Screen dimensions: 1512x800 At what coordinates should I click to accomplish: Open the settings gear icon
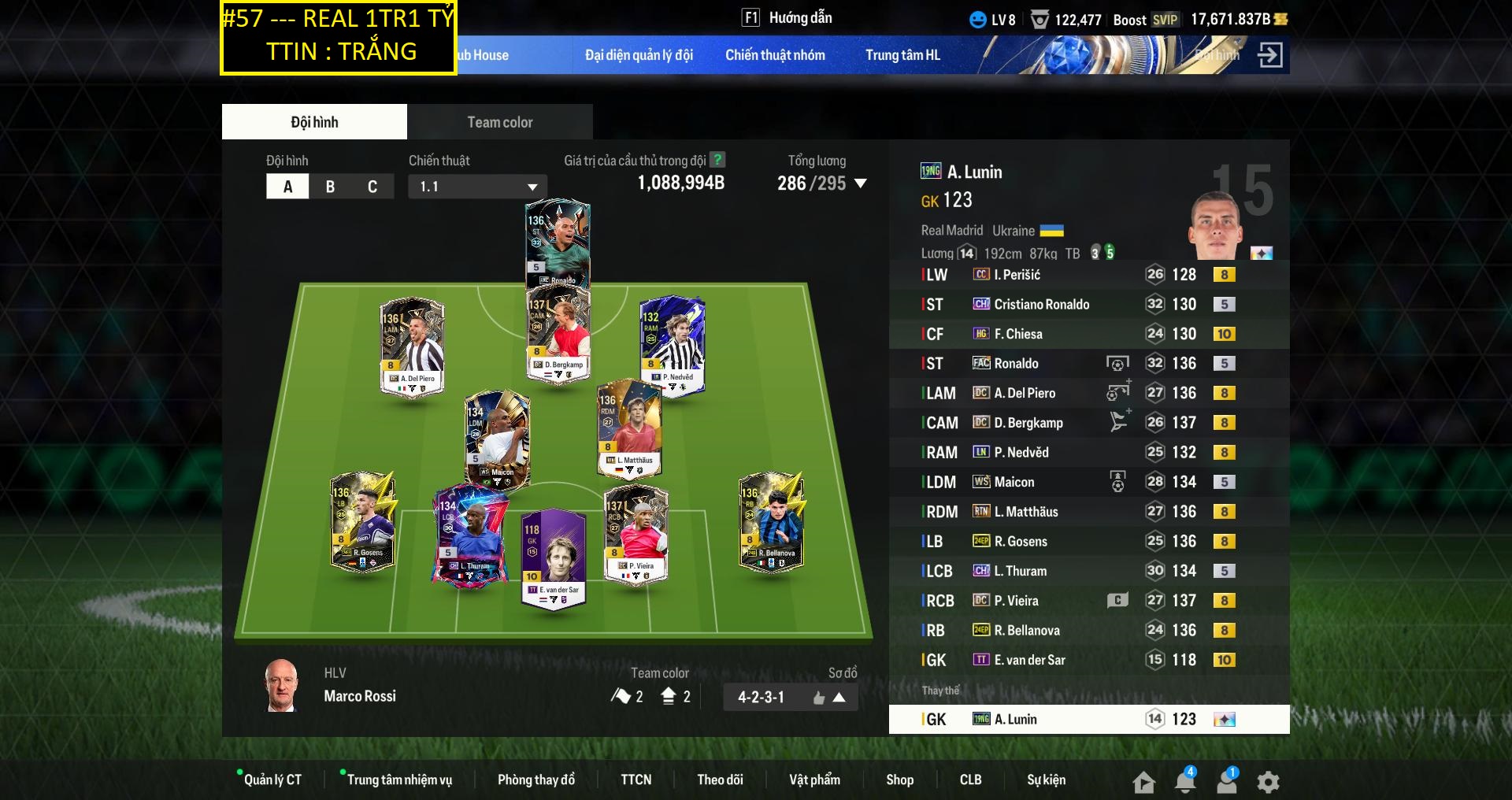tap(1268, 782)
